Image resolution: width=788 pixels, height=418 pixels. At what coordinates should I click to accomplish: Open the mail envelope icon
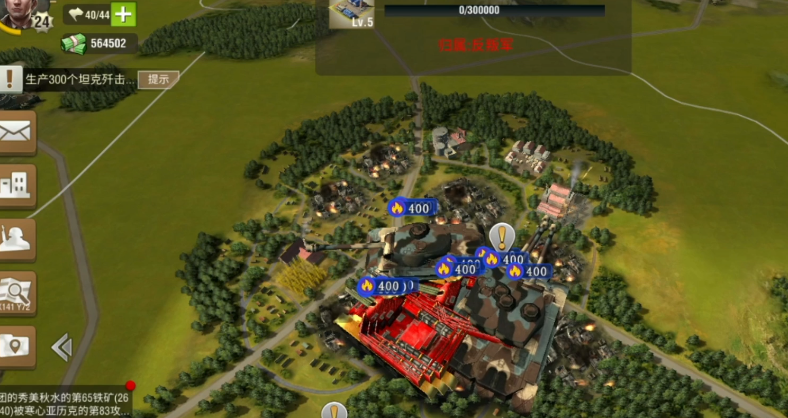click(16, 133)
